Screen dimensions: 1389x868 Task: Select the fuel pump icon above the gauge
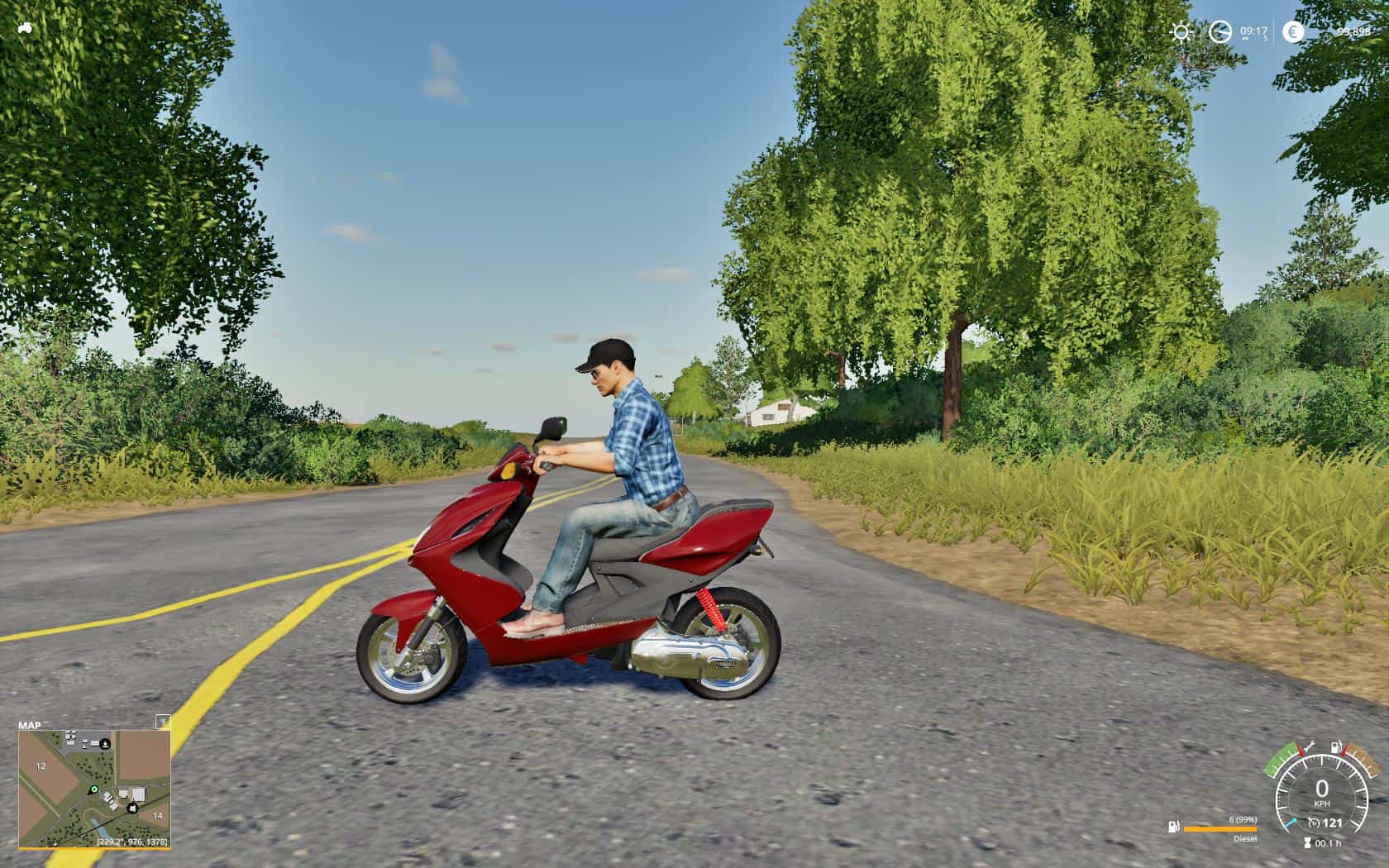1335,746
